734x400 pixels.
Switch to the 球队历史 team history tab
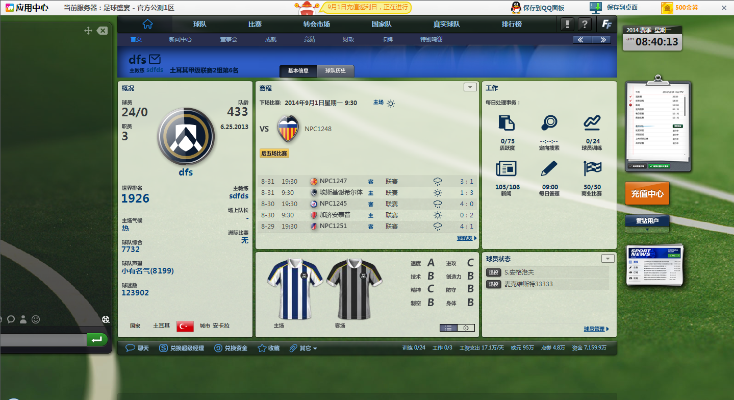[x=335, y=71]
